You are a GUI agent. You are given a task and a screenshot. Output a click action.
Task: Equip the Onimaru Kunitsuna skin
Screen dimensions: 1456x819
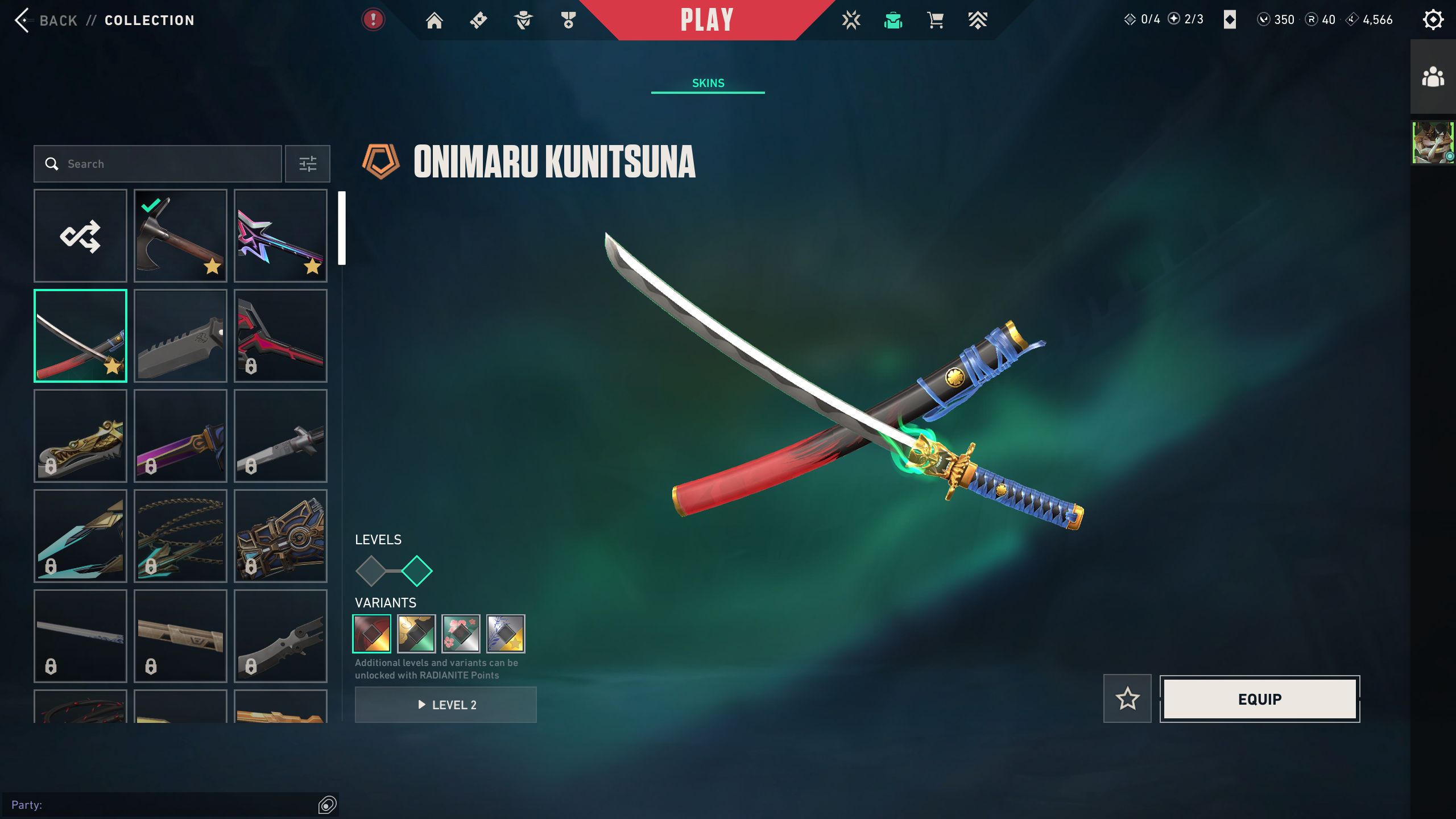click(1260, 699)
